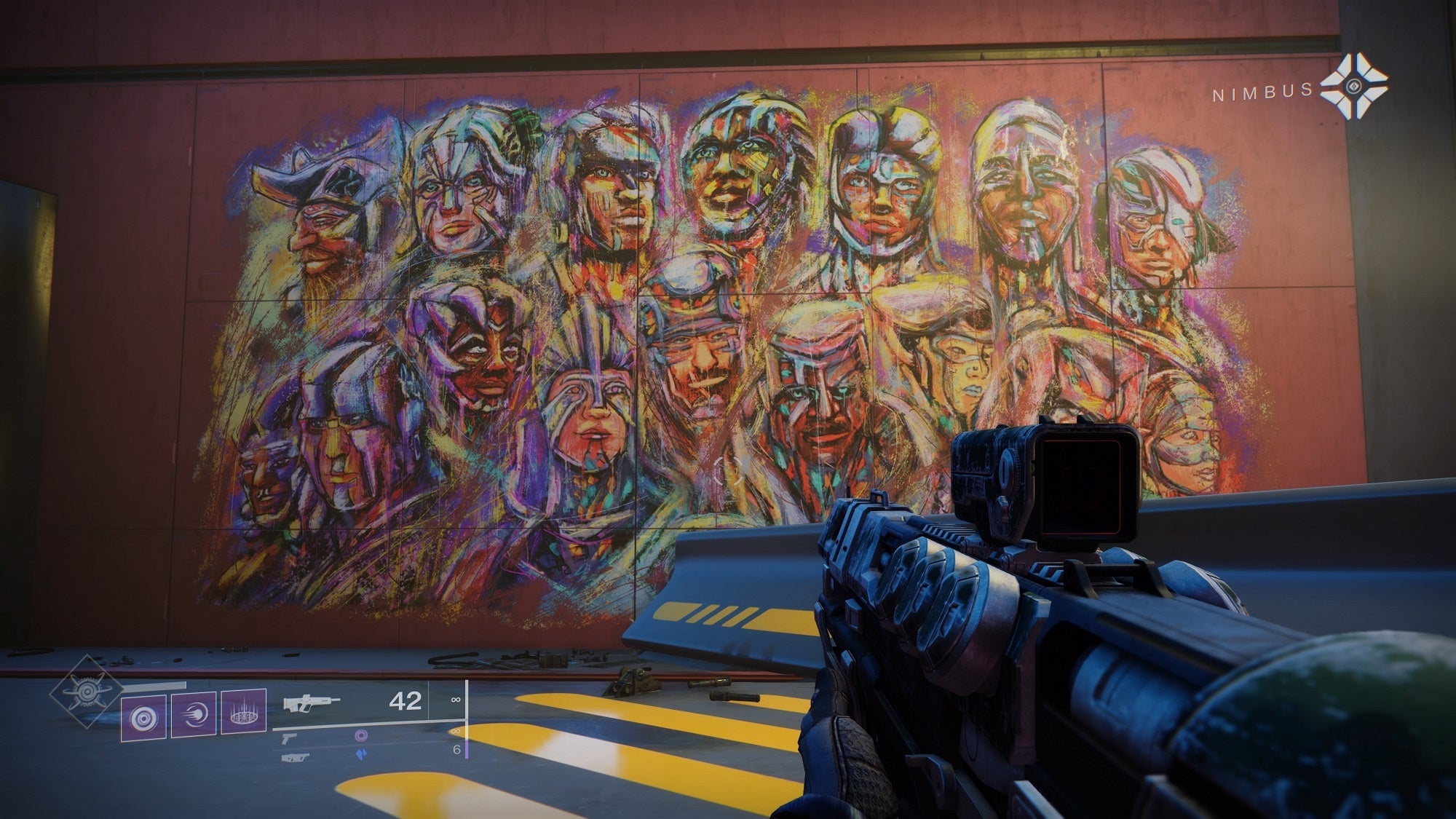1456x819 pixels.
Task: Click the spiky super emblem behind ability icons
Action: 89,692
